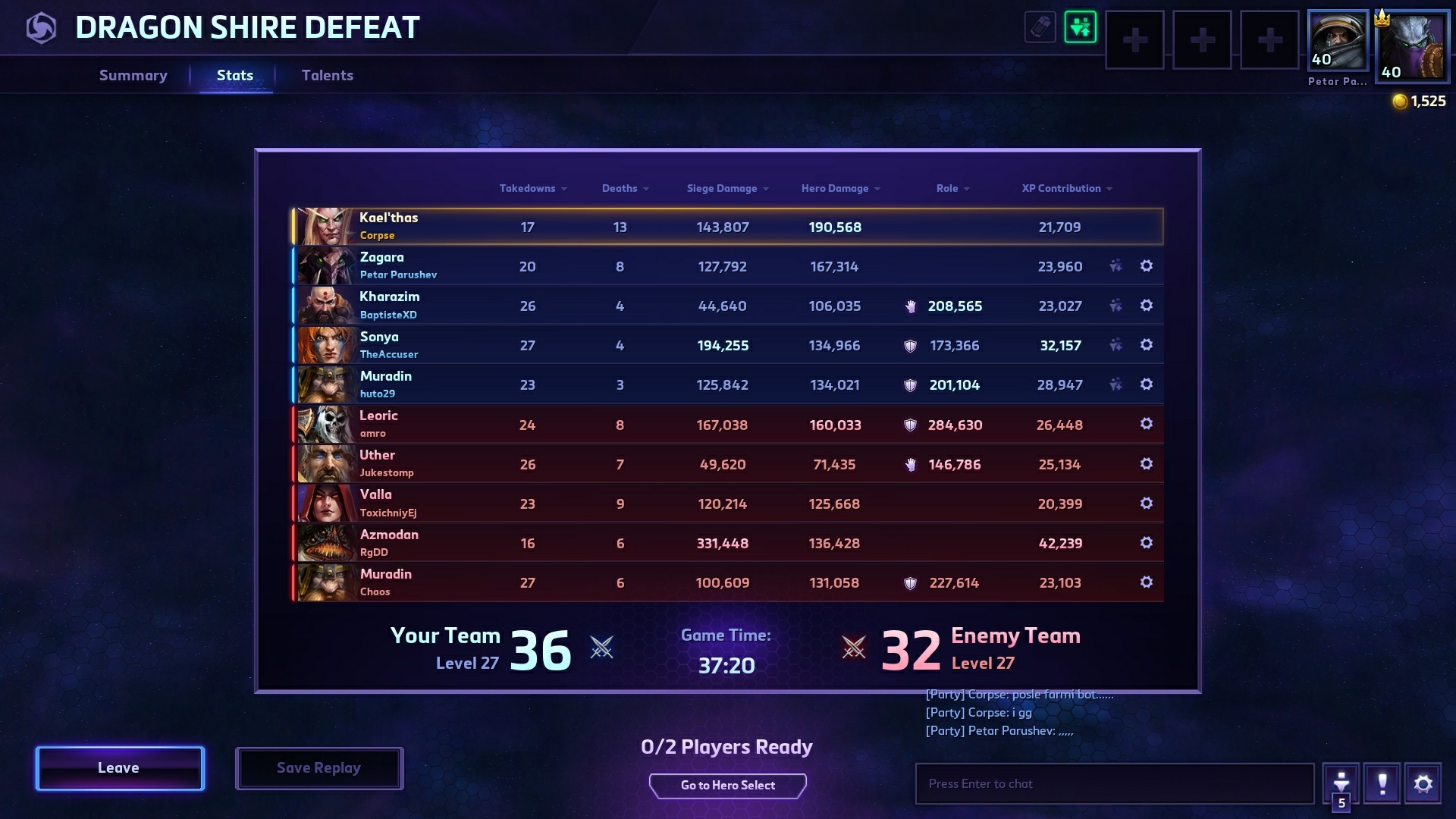This screenshot has height=819, width=1456.
Task: Click the Heroes of the Storm logo
Action: tap(41, 28)
